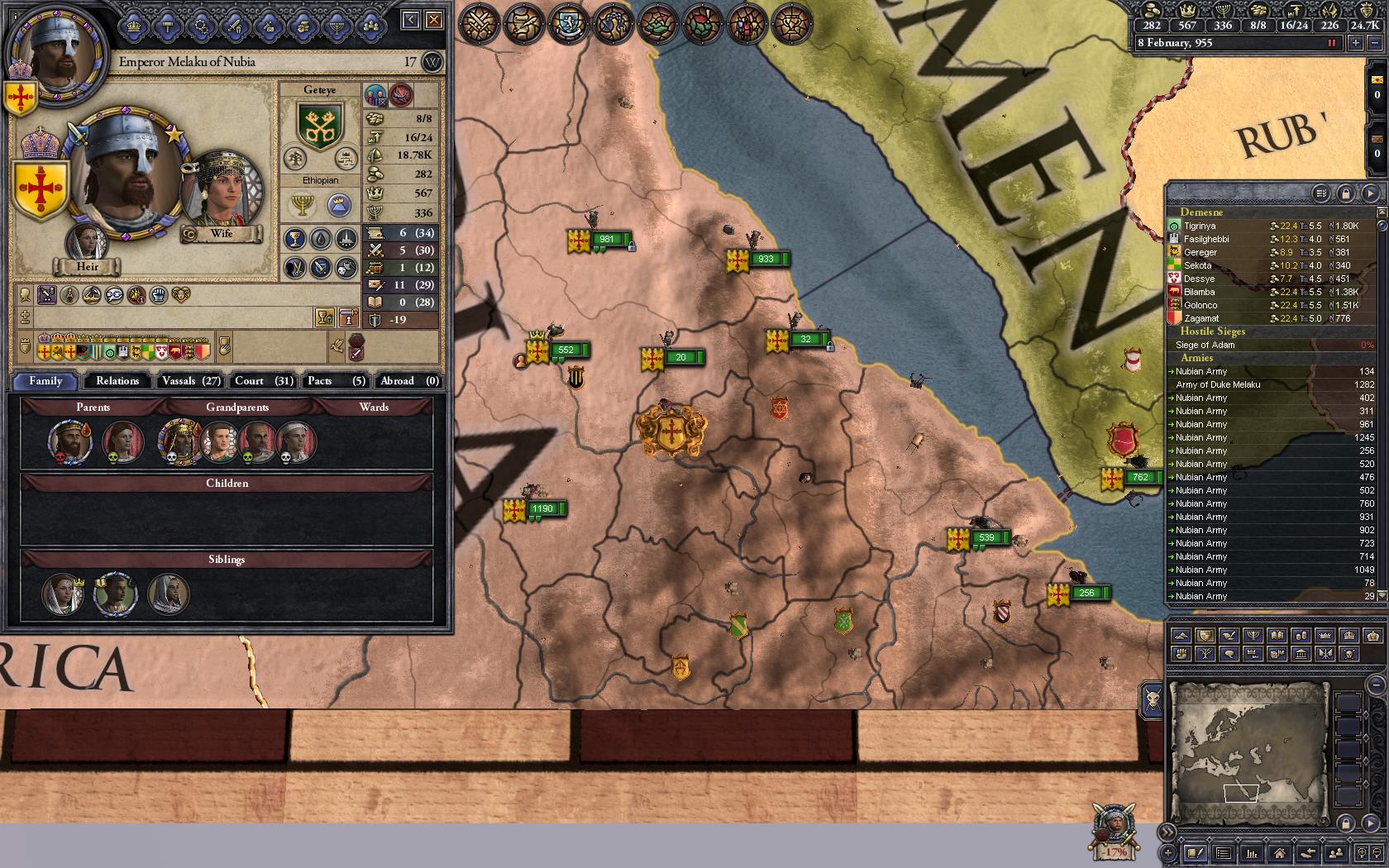1389x868 pixels.
Task: Switch to the Relations tab
Action: click(x=117, y=380)
